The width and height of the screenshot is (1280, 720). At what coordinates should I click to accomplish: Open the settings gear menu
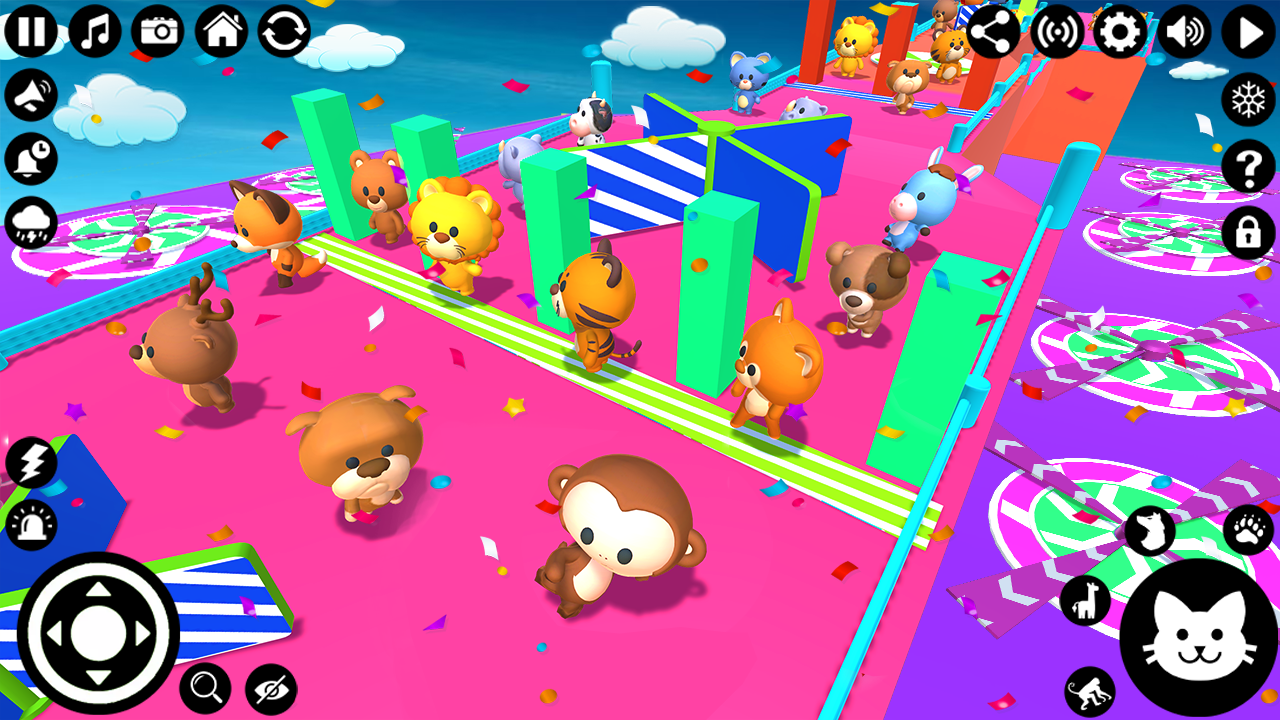pyautogui.click(x=1120, y=31)
